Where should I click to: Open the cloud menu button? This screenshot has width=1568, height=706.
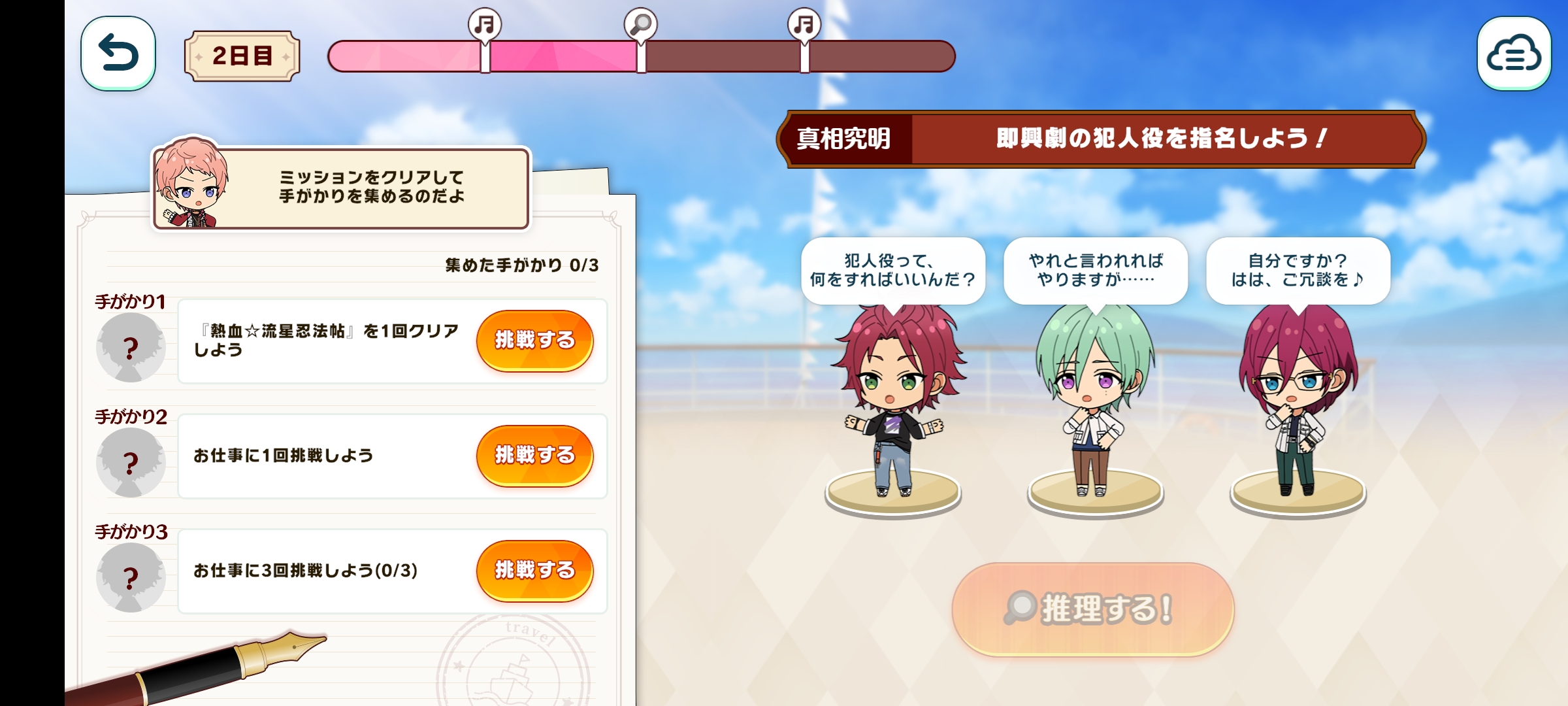point(1513,54)
